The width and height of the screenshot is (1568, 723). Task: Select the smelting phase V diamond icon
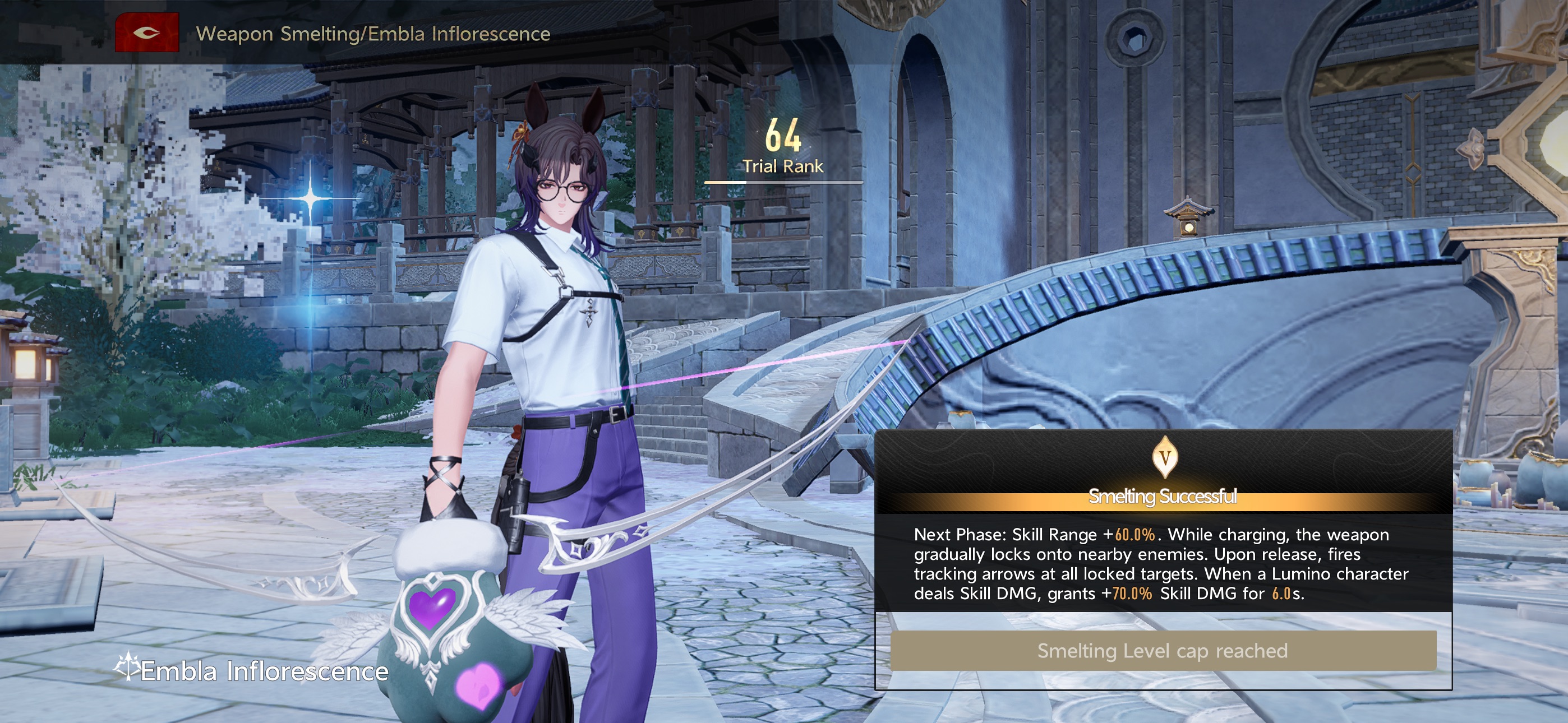(x=1164, y=456)
